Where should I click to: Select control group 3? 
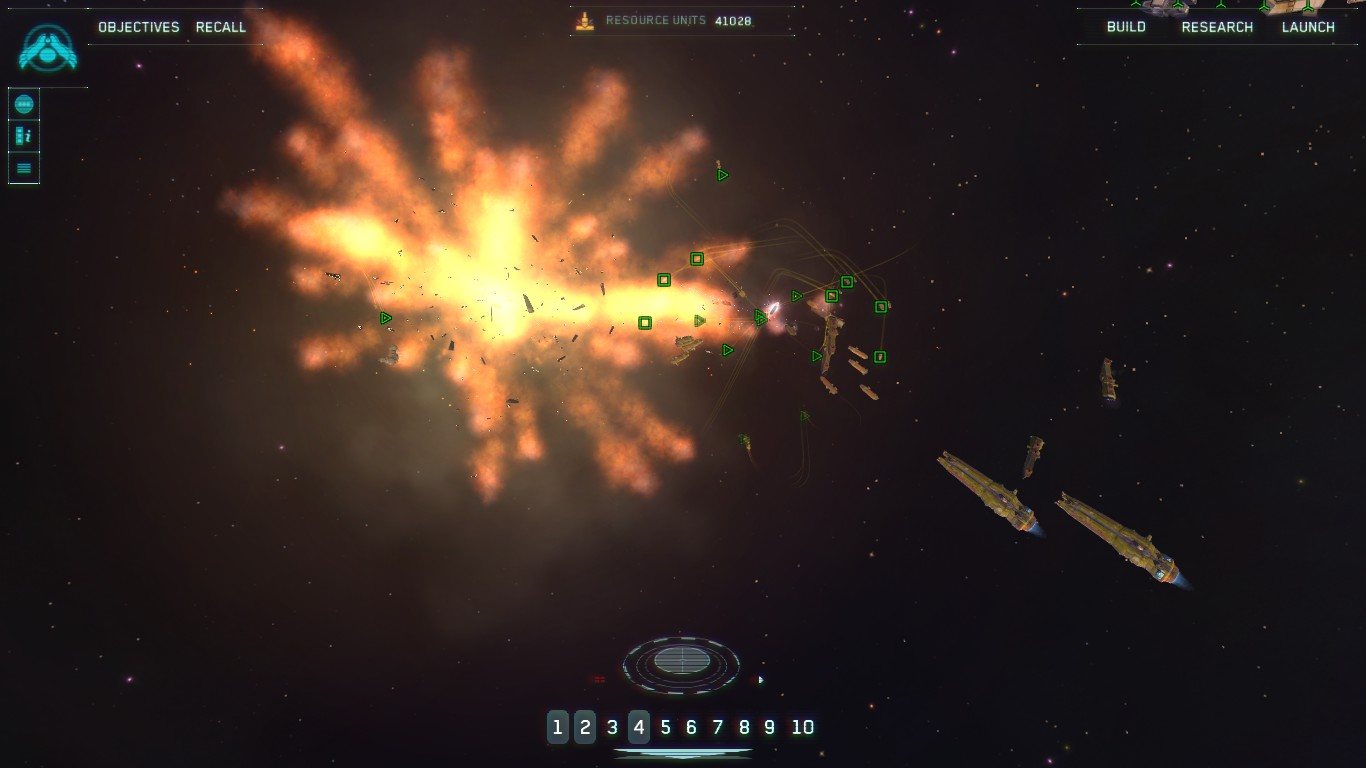click(x=612, y=727)
